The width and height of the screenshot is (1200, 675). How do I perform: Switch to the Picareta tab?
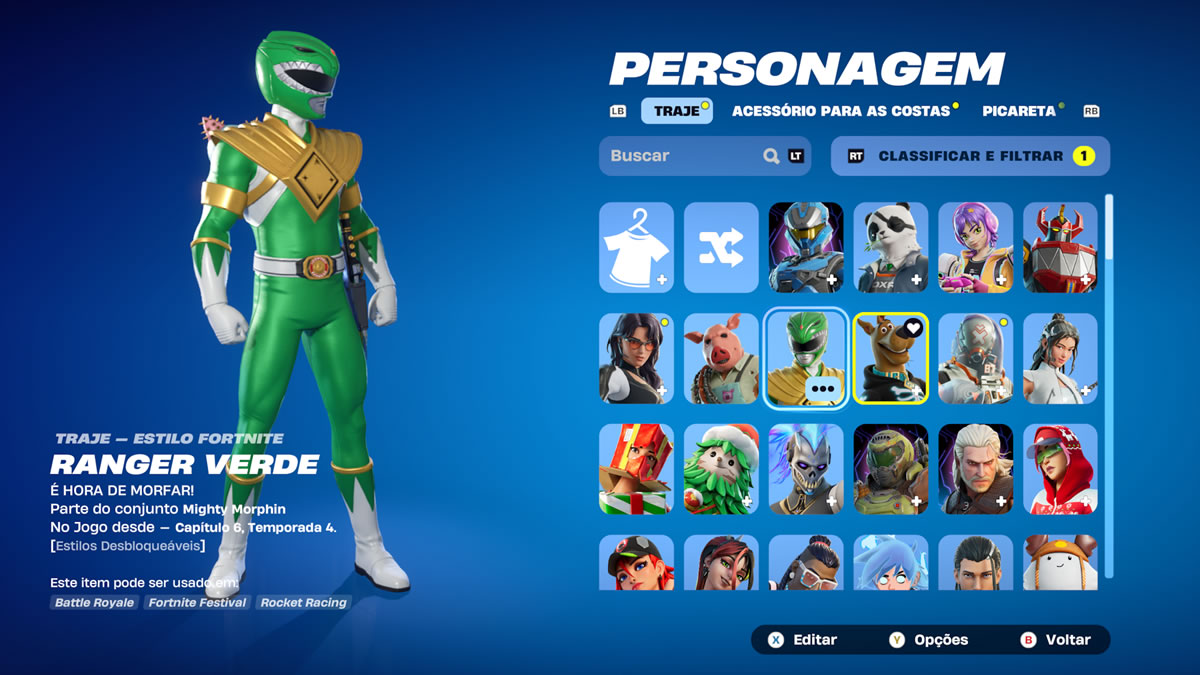tap(1018, 111)
